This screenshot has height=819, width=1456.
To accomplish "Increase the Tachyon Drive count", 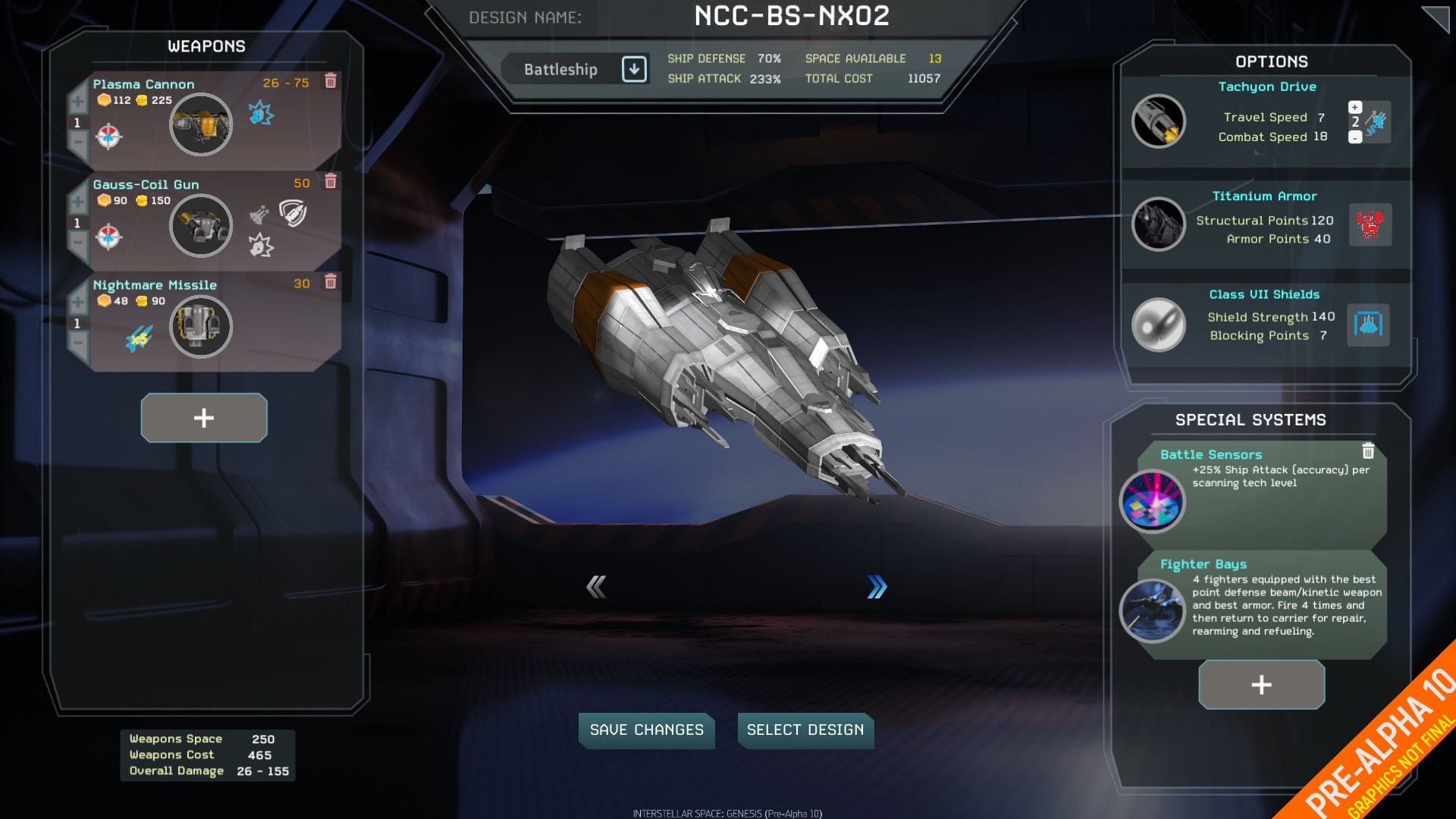I will pyautogui.click(x=1355, y=107).
